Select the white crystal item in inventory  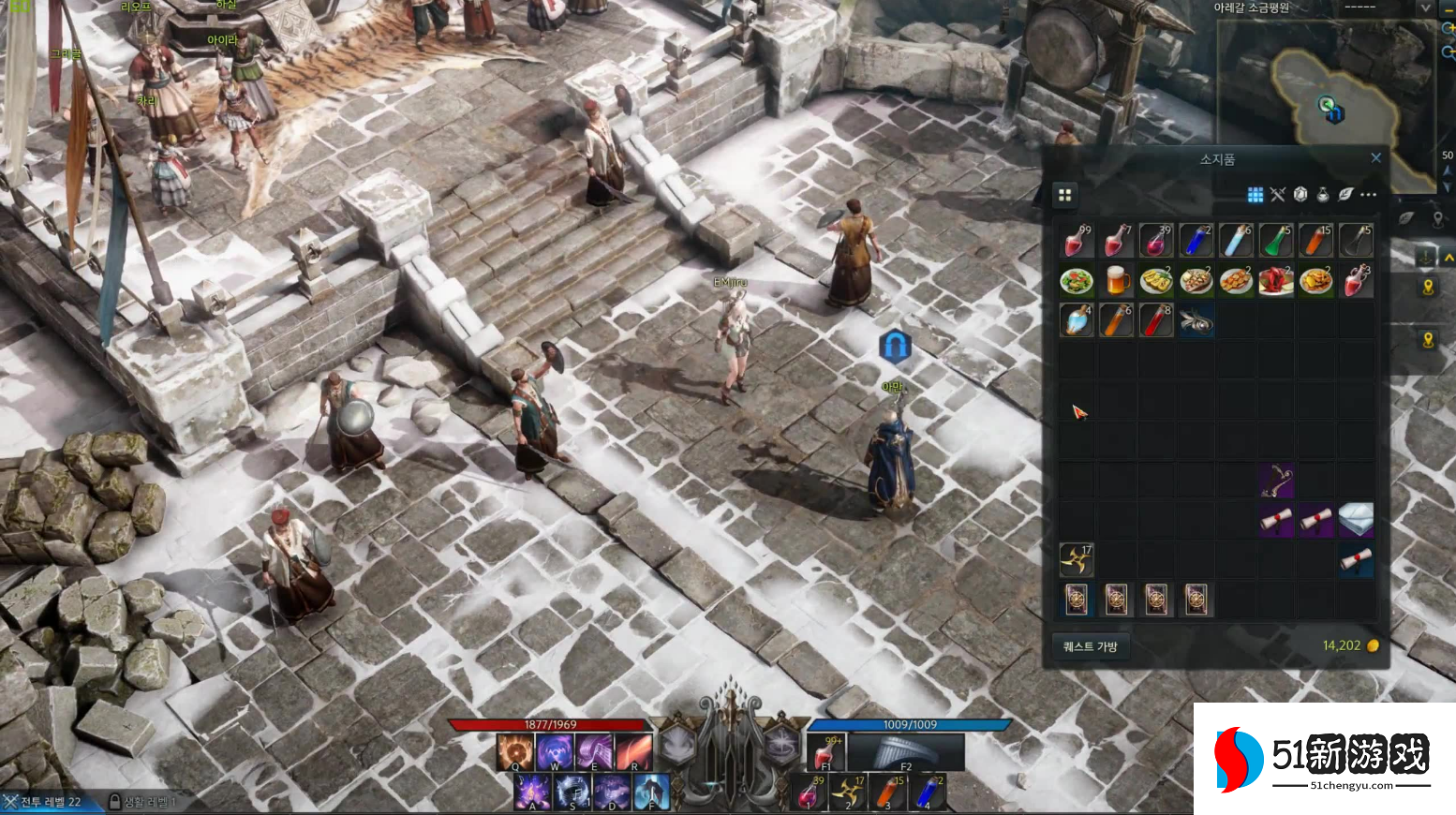(x=1355, y=519)
